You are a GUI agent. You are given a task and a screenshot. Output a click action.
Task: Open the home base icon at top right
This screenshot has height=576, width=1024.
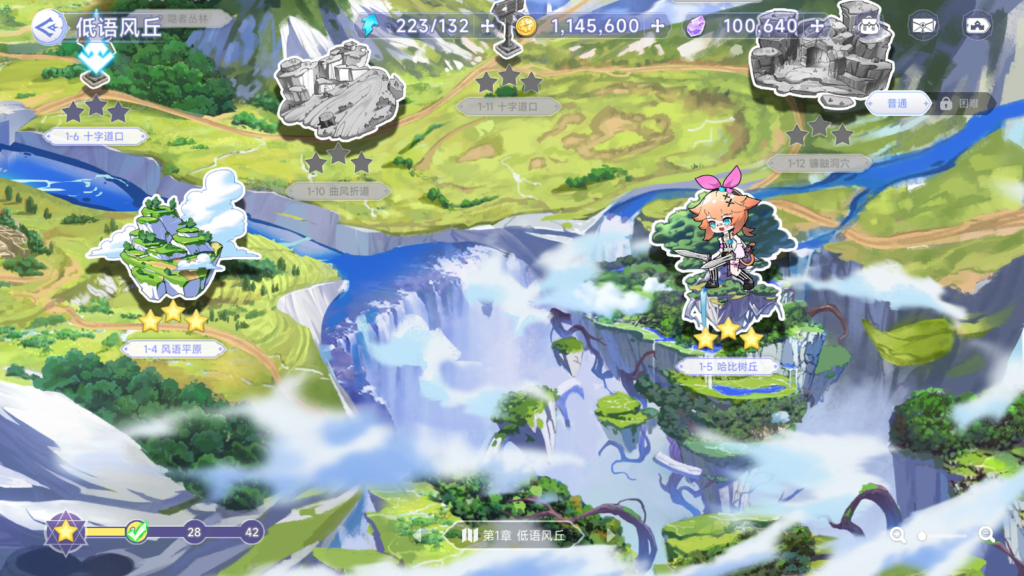(975, 26)
